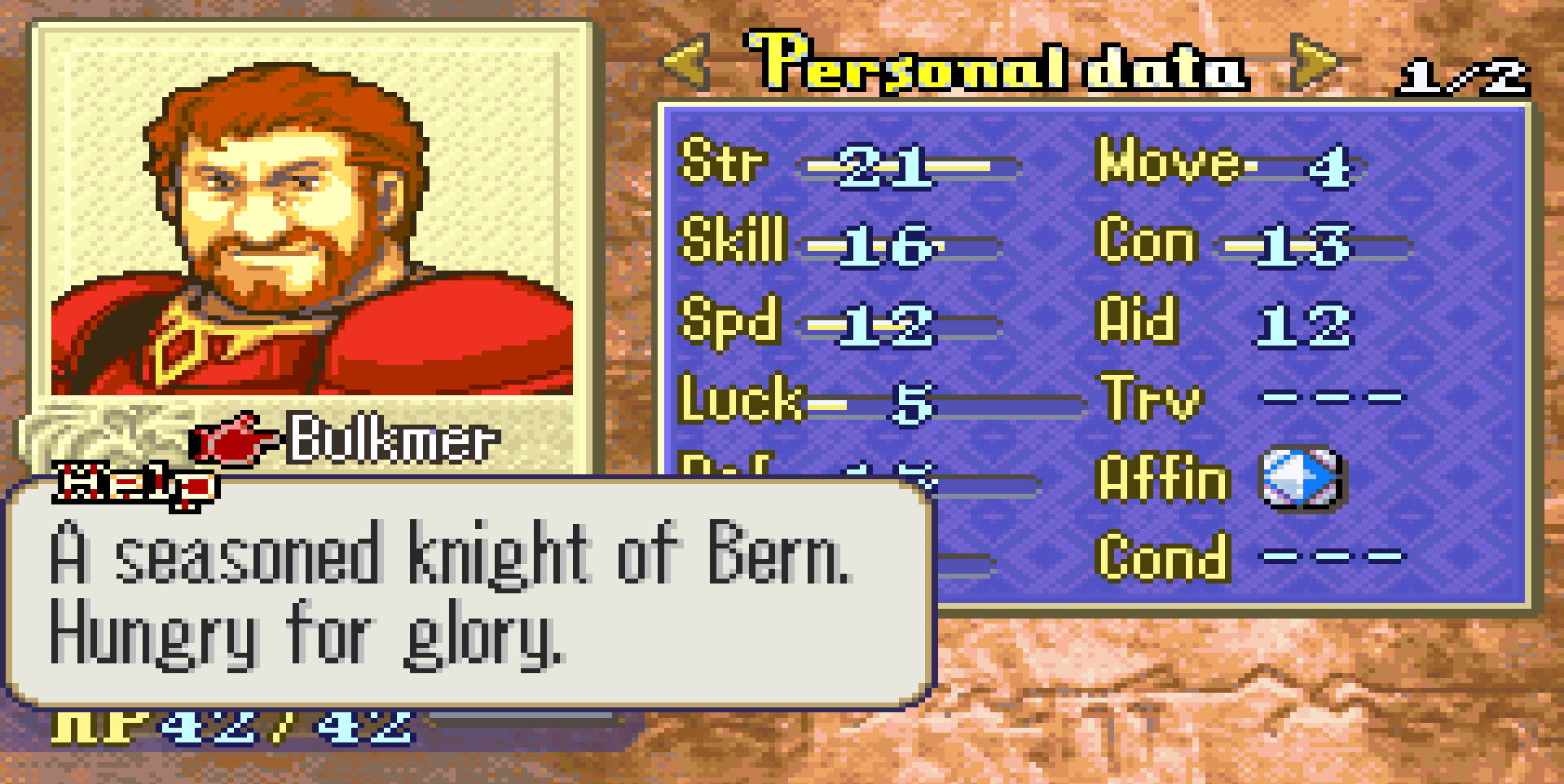The width and height of the screenshot is (1564, 784).
Task: Select the Con stat entry
Action: [x=1251, y=243]
